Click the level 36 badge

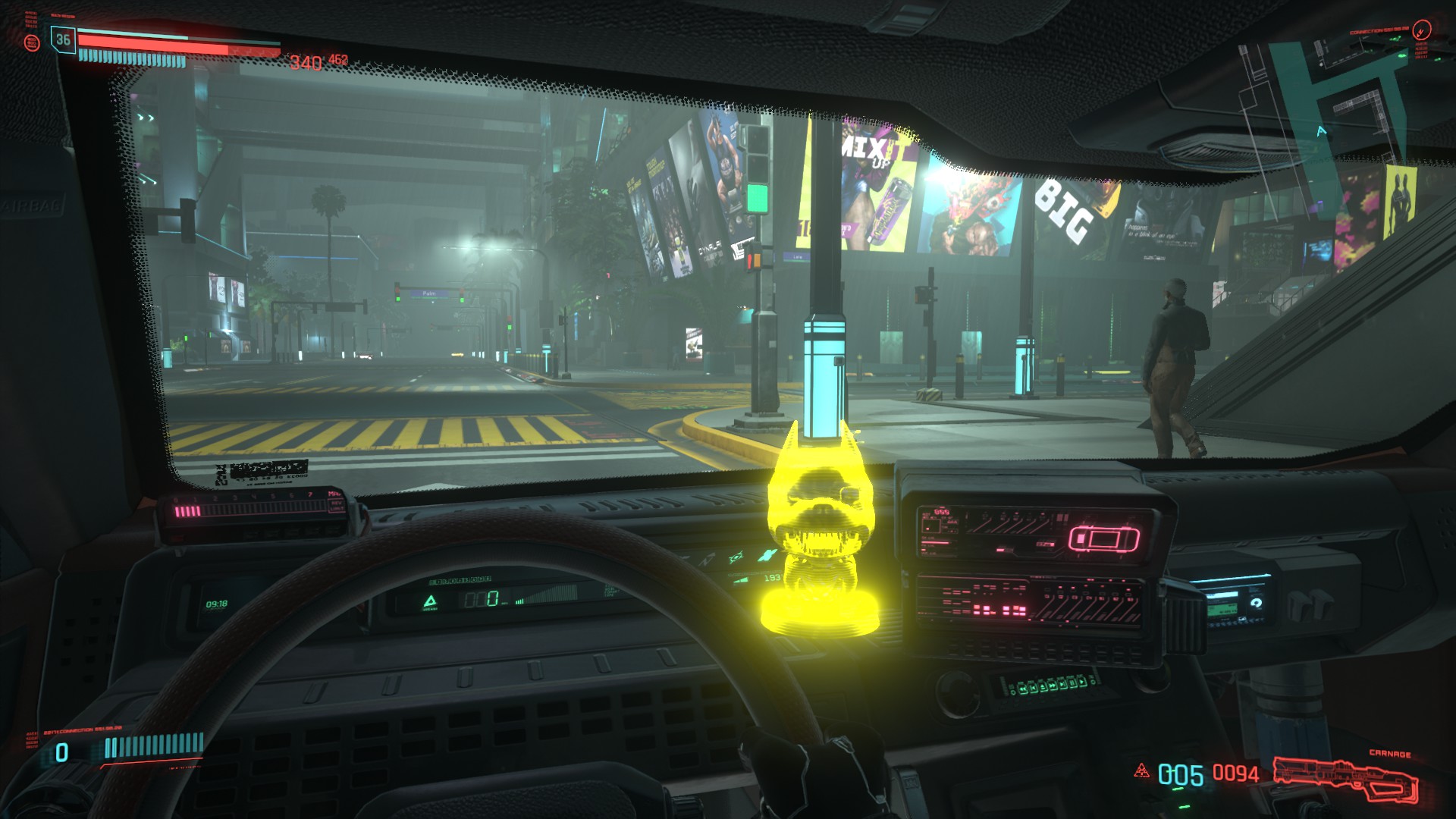63,40
